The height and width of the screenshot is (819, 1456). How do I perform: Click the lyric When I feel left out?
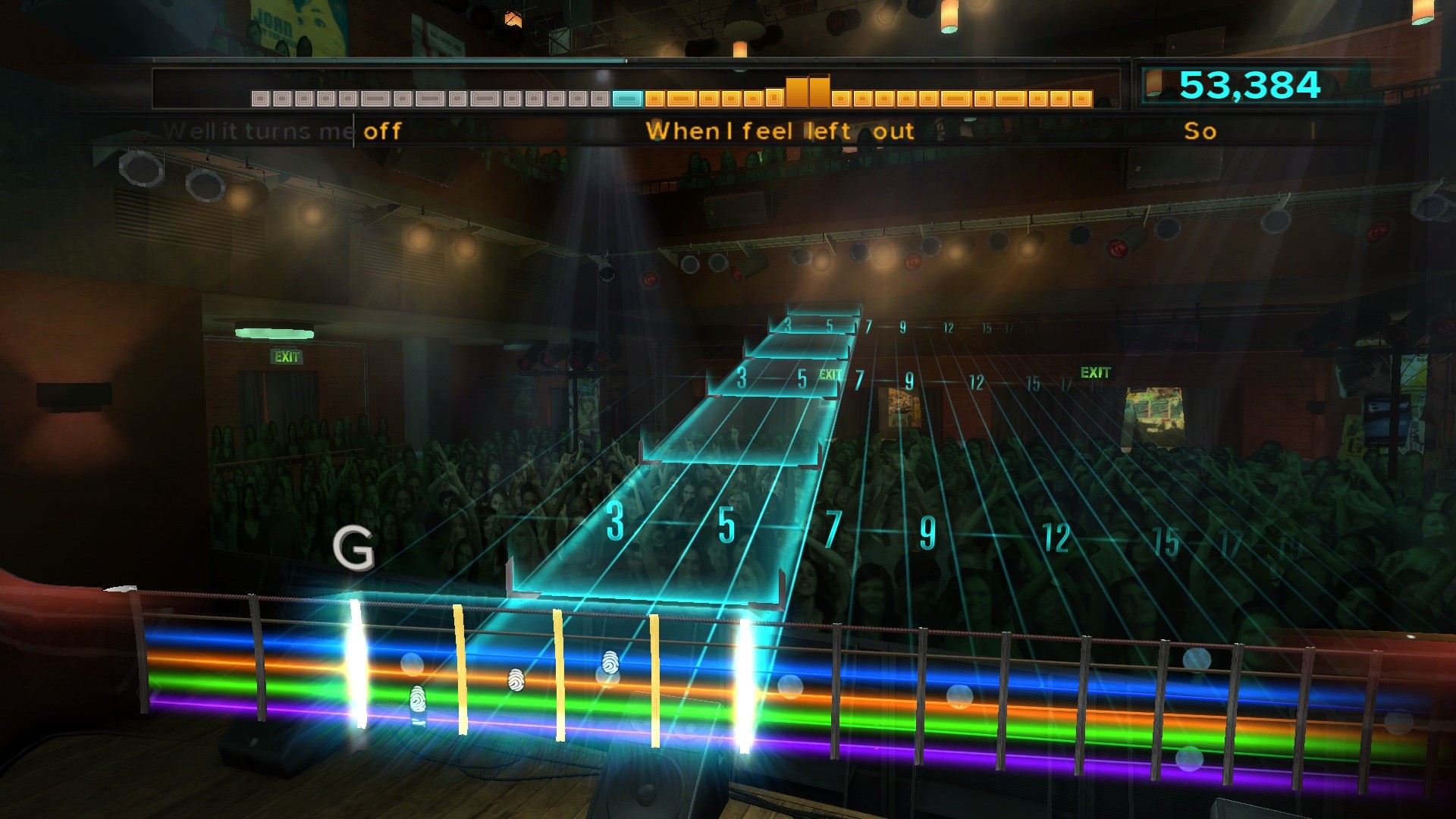pyautogui.click(x=780, y=130)
